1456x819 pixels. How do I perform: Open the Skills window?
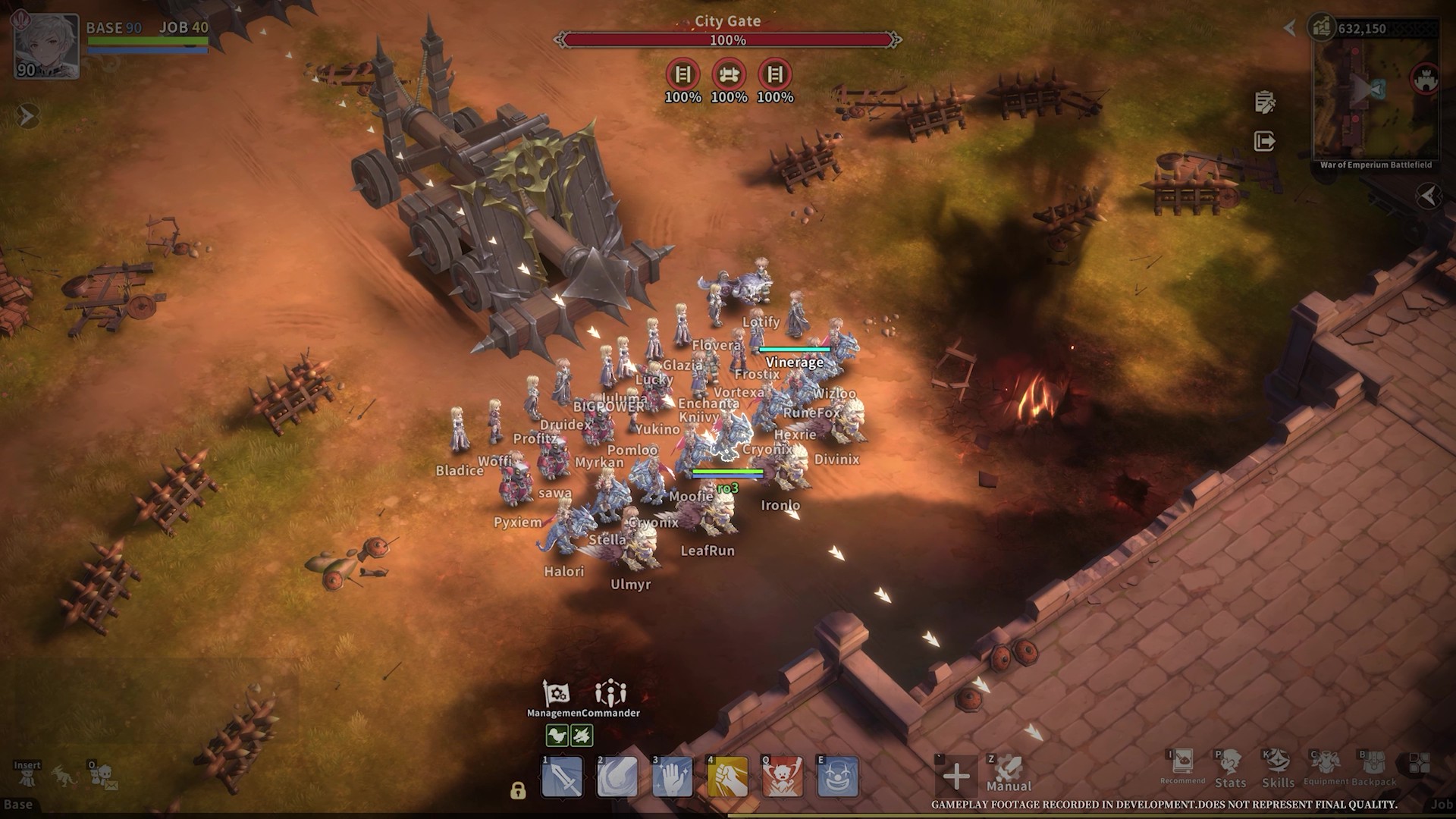point(1278,767)
